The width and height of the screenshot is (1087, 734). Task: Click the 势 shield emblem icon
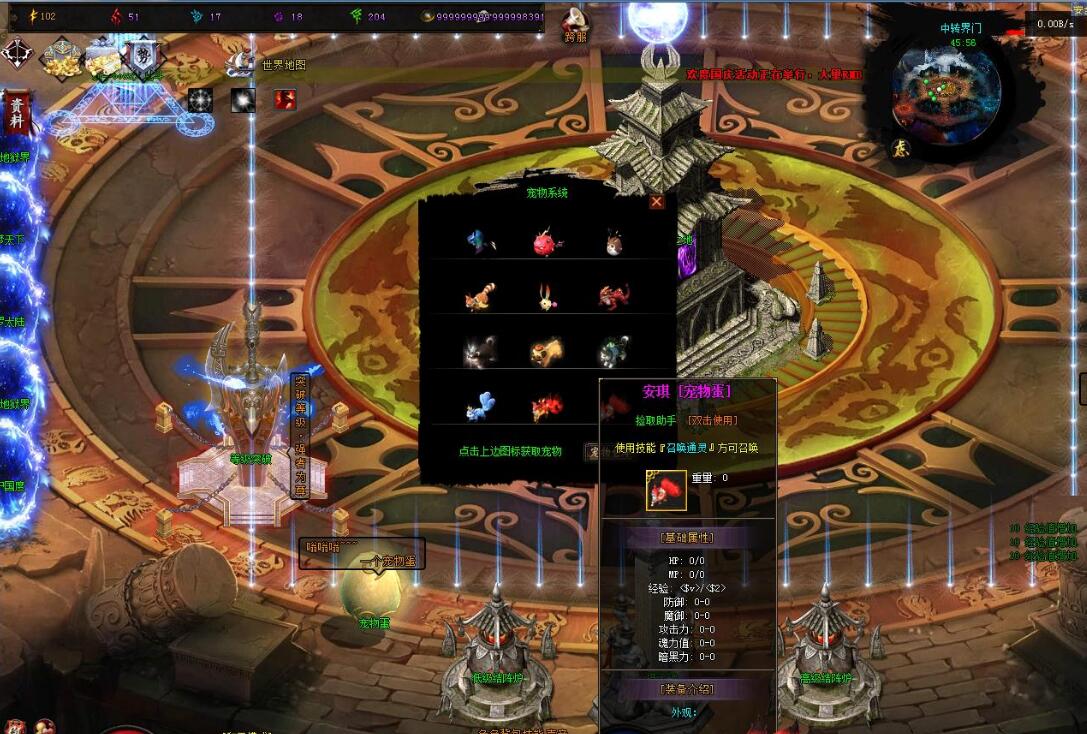click(x=140, y=53)
